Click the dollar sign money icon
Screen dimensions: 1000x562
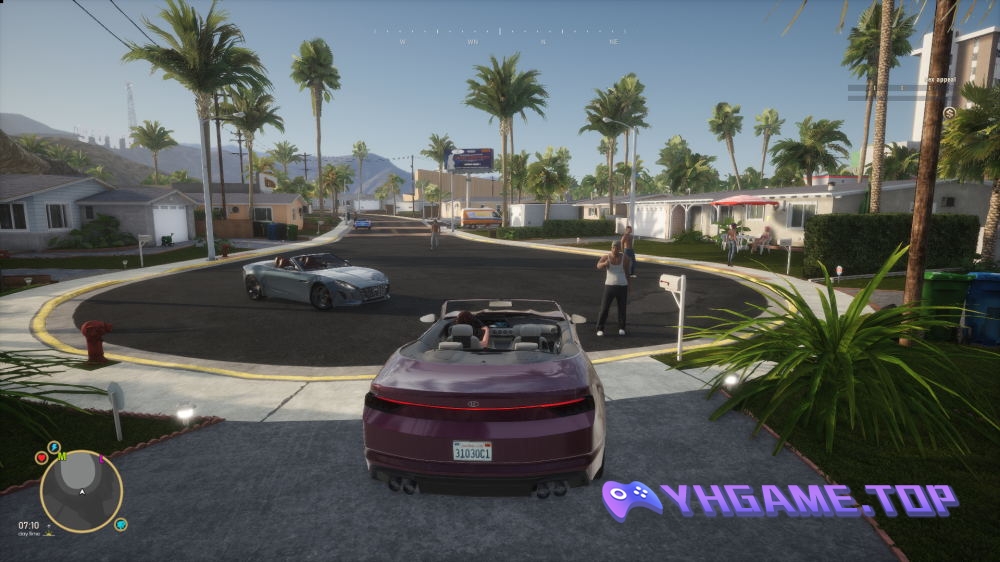tap(948, 113)
